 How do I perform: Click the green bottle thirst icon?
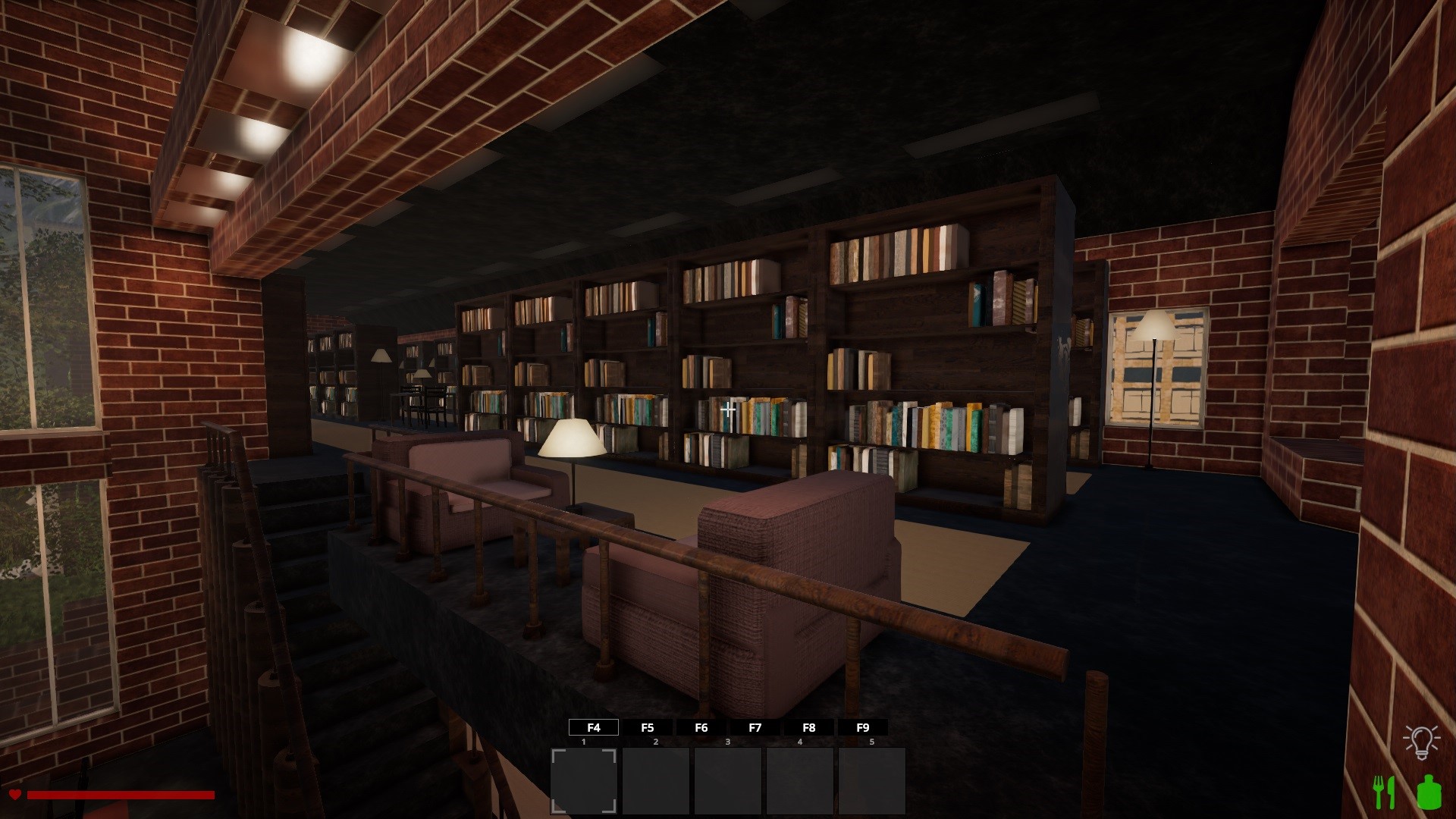[1429, 792]
